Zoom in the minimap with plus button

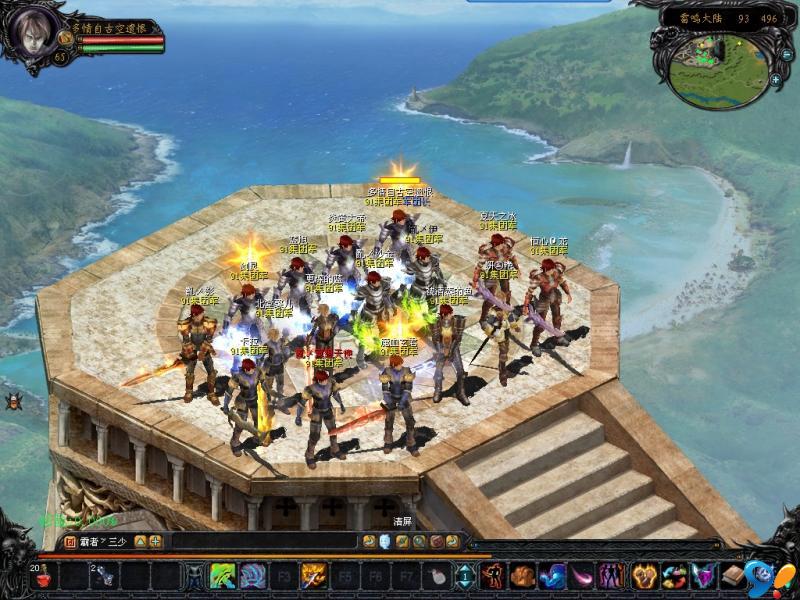[776, 79]
